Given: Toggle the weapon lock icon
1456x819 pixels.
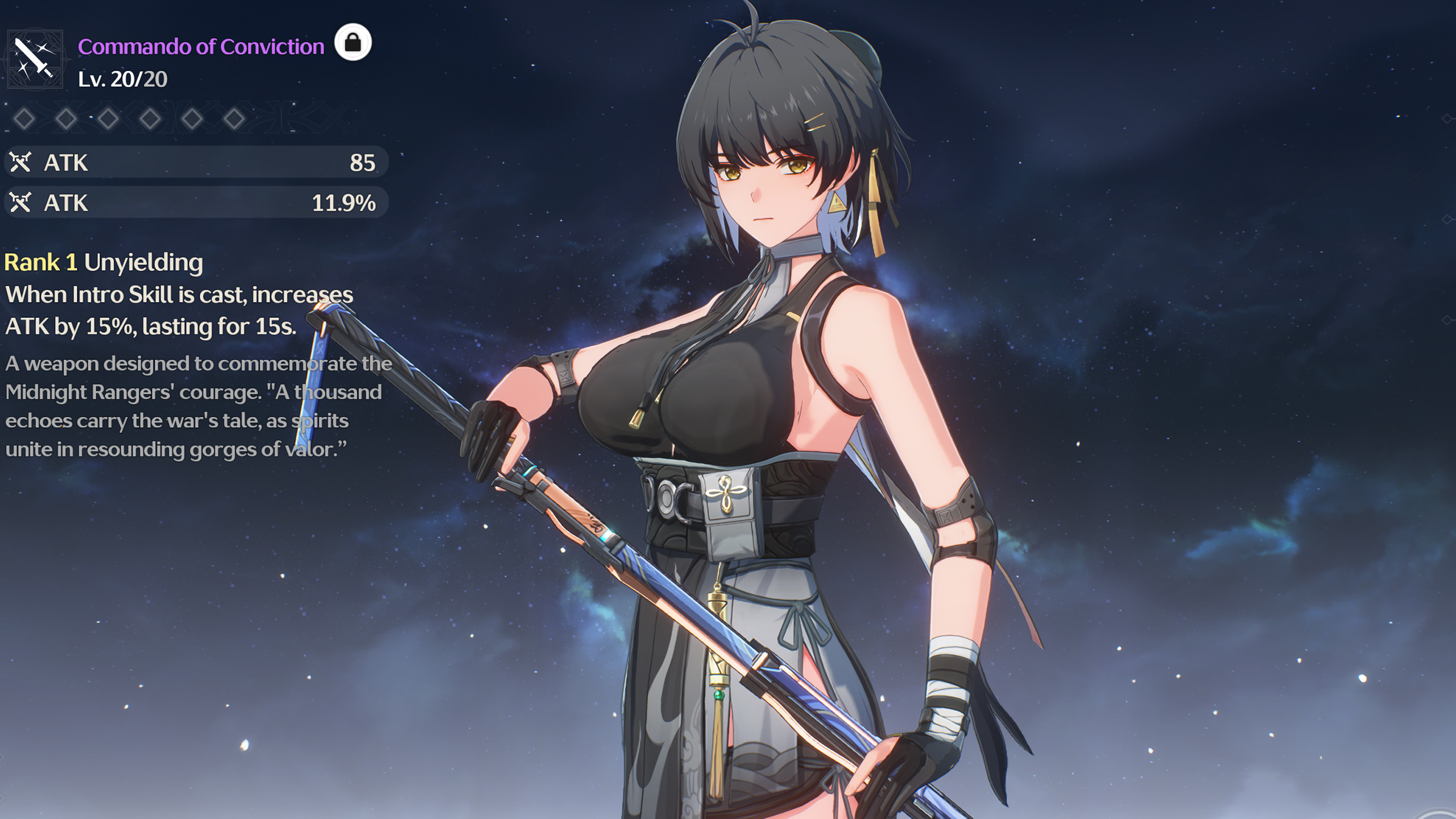Looking at the screenshot, I should tap(353, 43).
